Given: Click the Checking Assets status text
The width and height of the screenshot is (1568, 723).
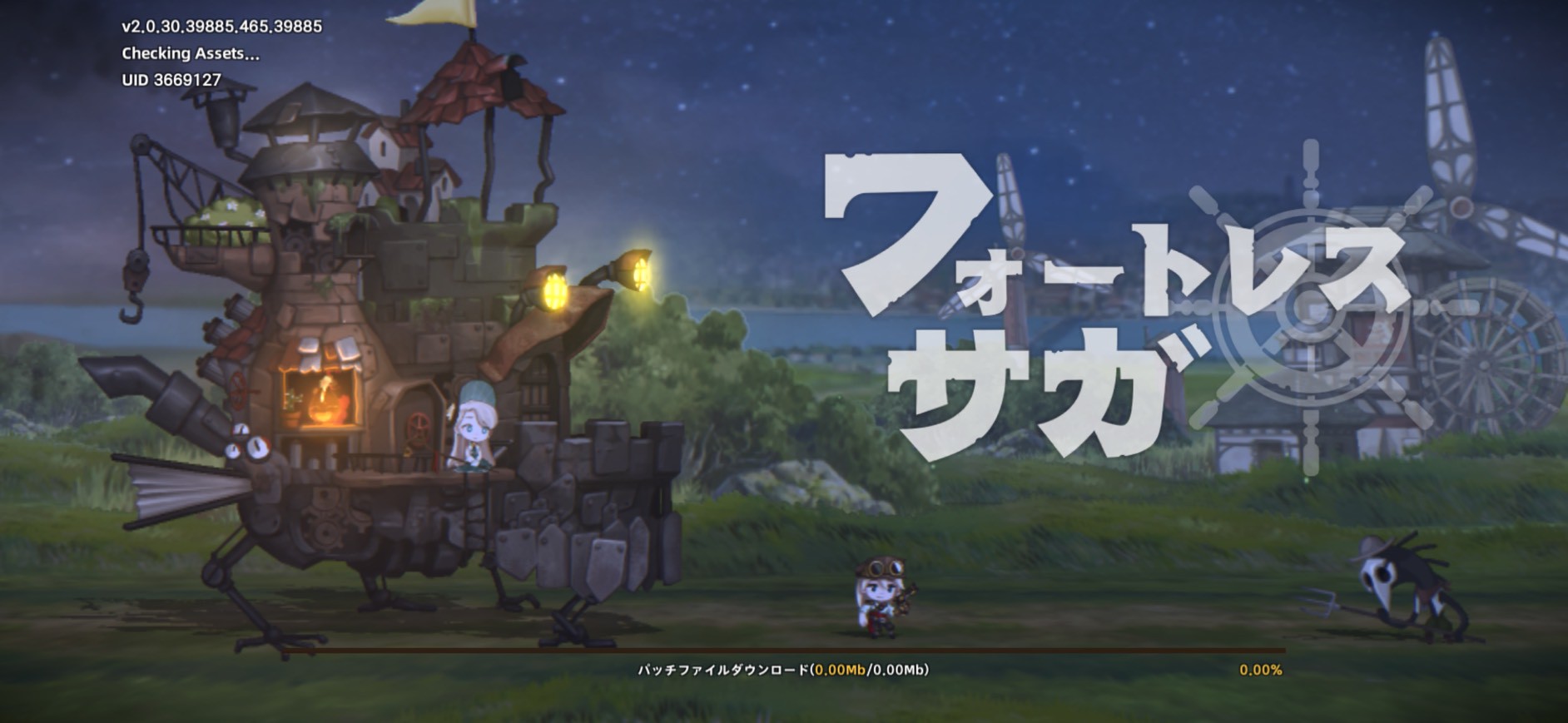Looking at the screenshot, I should pyautogui.click(x=190, y=52).
